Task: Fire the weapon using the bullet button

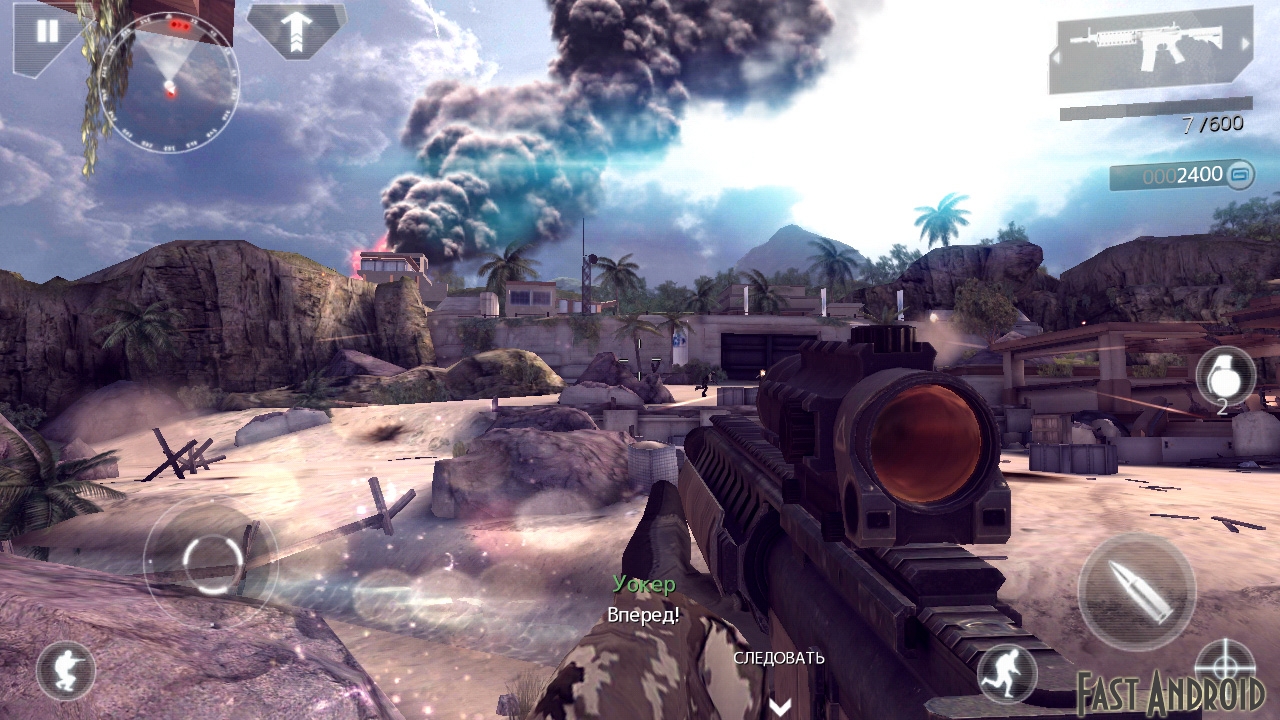Action: tap(1135, 592)
